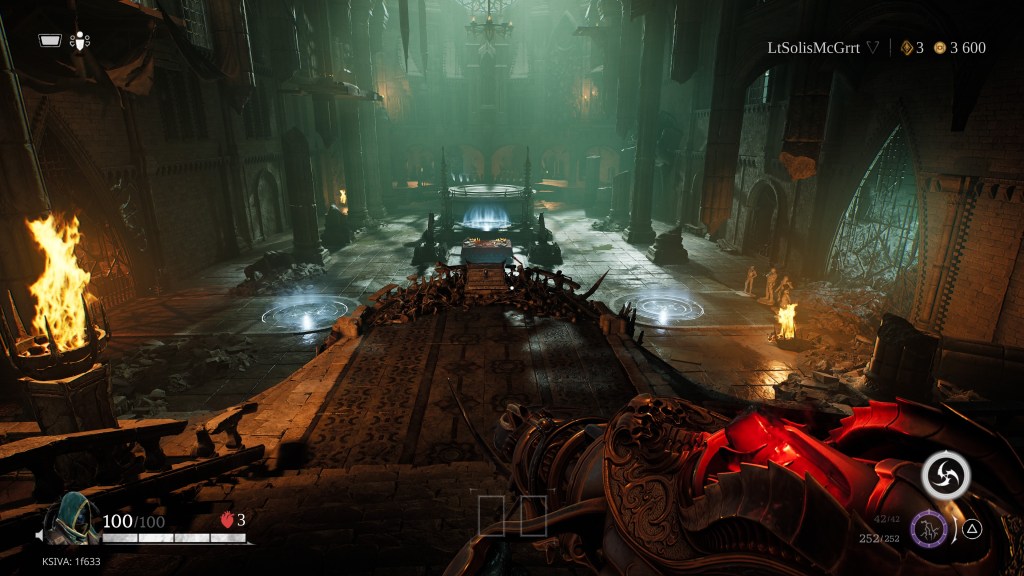Click the trapezoid icon beside the player figure

pos(50,41)
